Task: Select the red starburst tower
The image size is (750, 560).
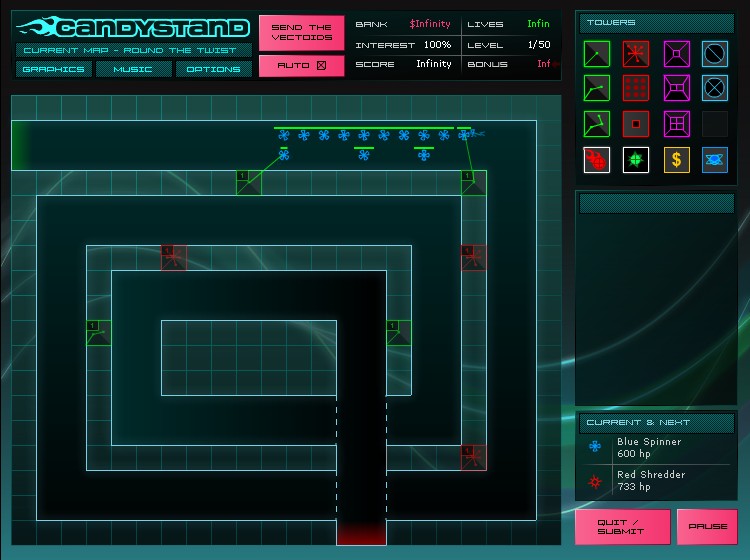Action: coord(636,53)
